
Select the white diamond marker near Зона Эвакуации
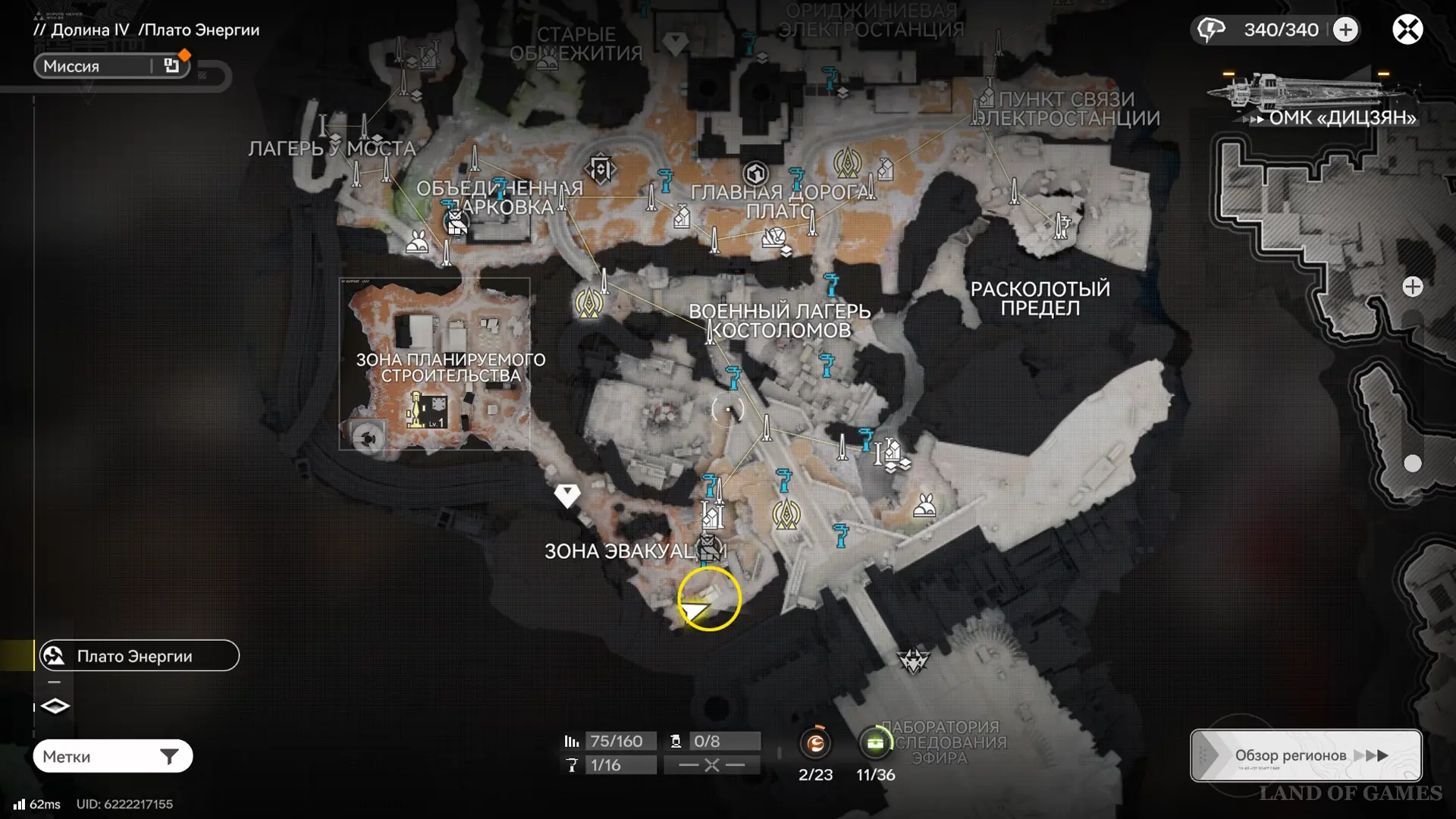(x=567, y=495)
